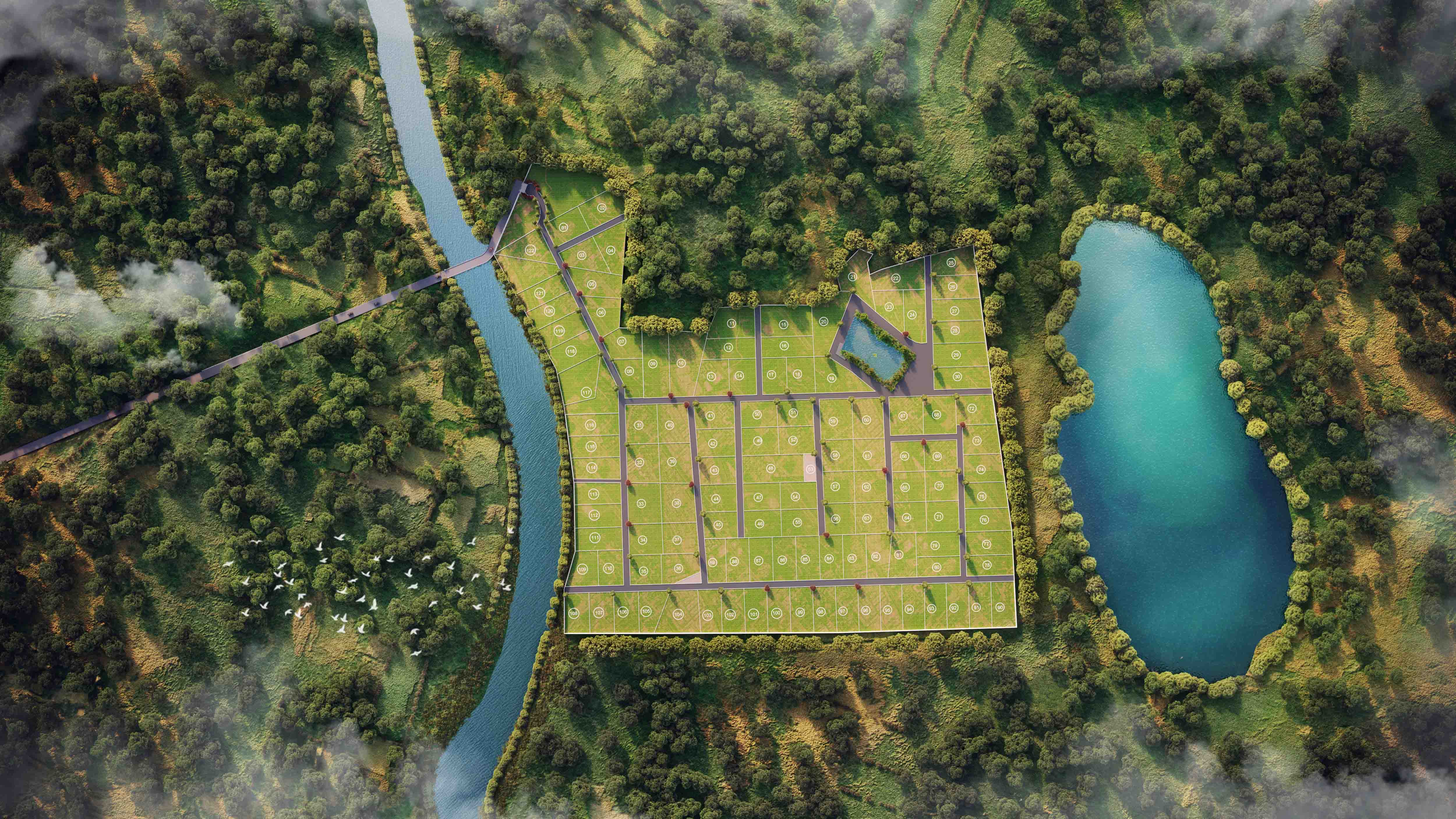The image size is (1456, 819).
Task: Select plot numbered 62
Action: 867,487
